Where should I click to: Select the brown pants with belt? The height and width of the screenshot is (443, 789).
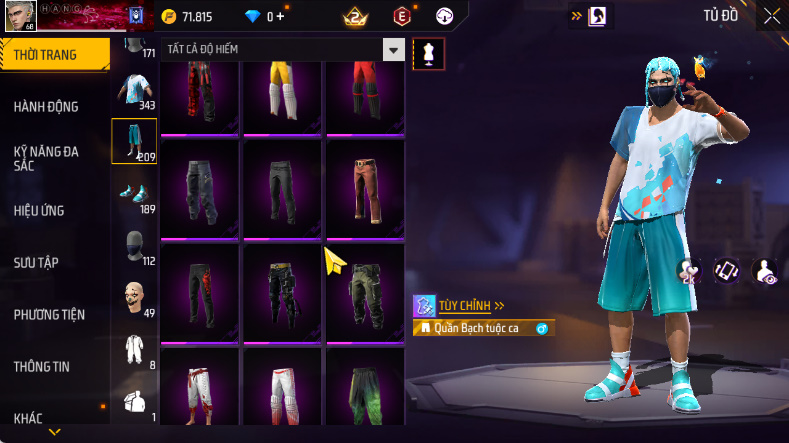(x=365, y=188)
